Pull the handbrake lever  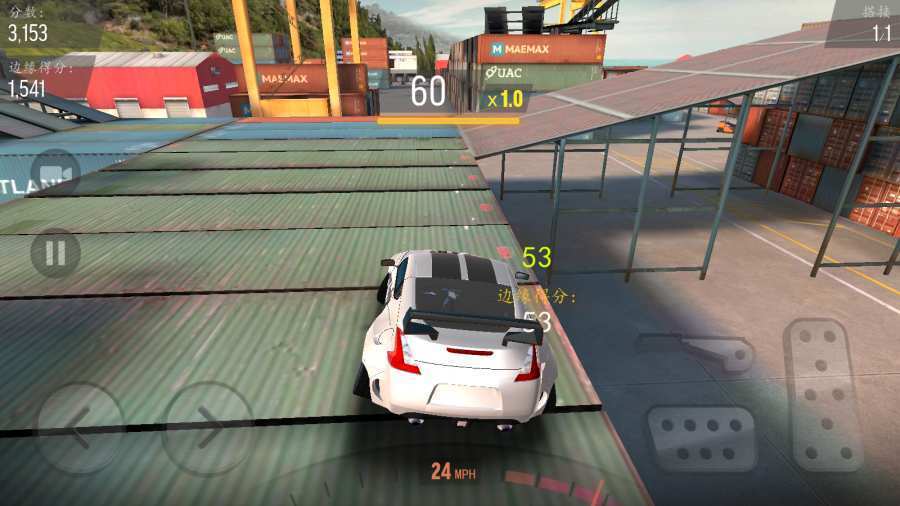pos(699,349)
